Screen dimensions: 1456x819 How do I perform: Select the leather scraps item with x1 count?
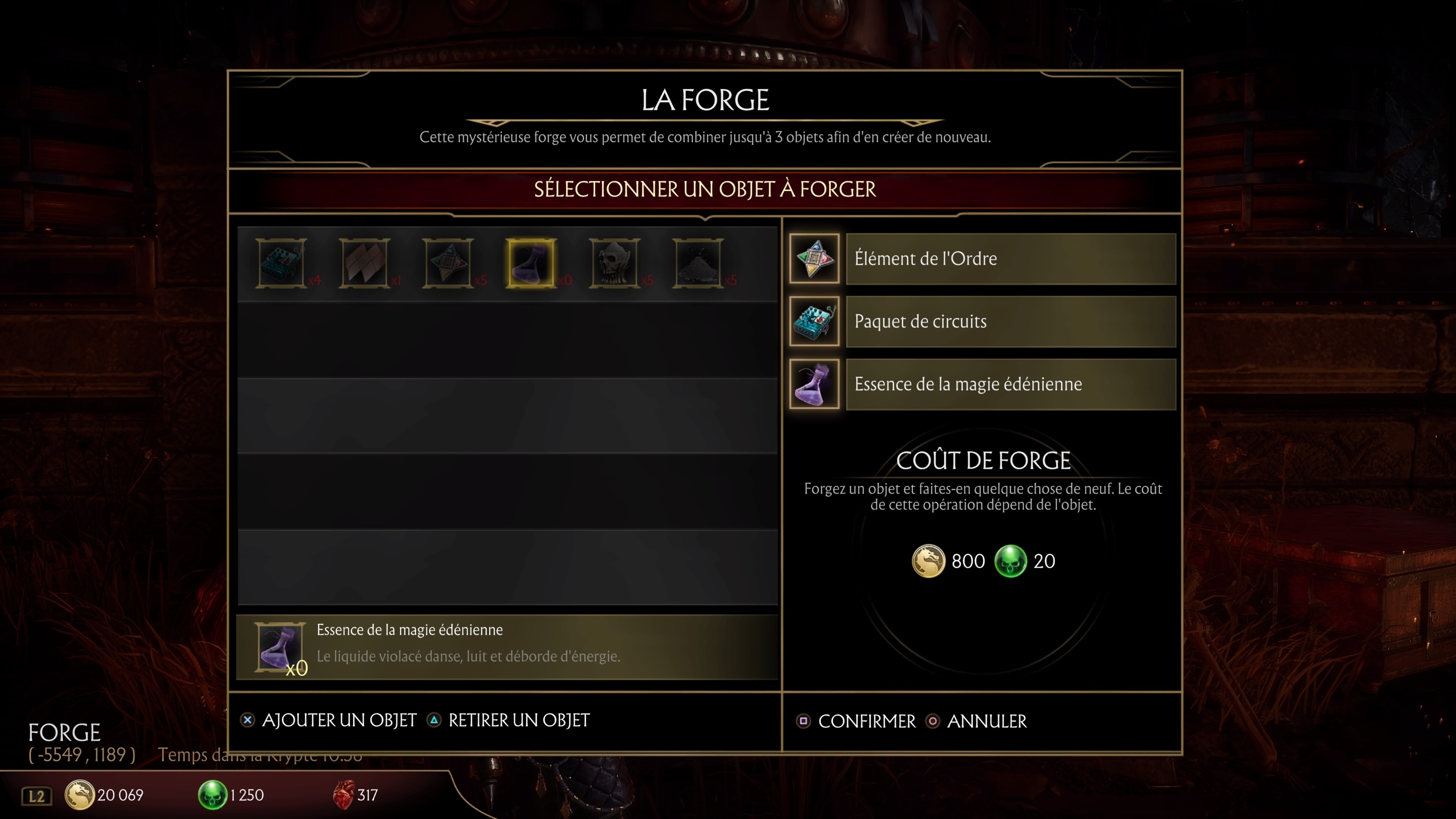point(364,263)
